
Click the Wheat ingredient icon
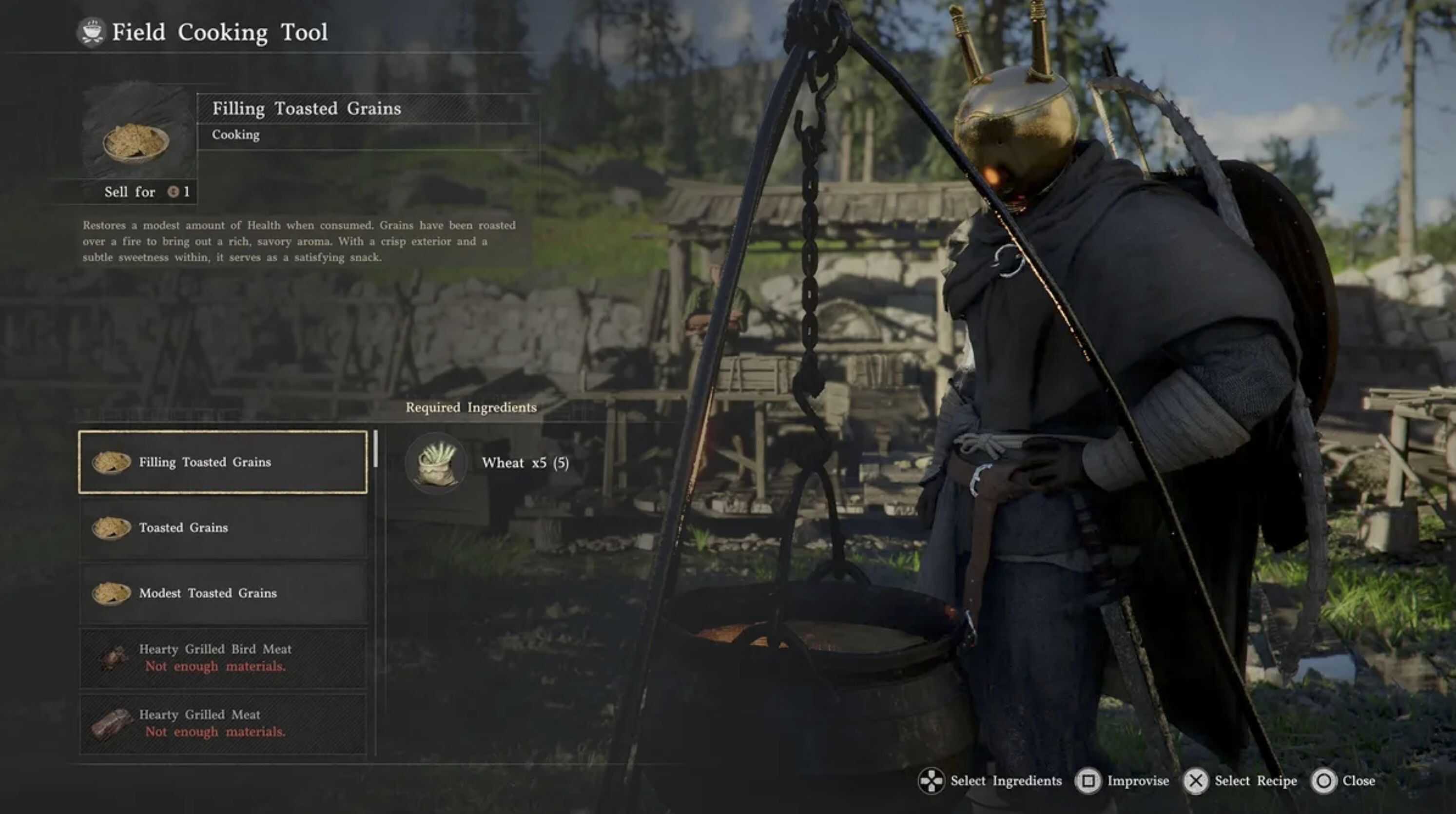click(436, 463)
